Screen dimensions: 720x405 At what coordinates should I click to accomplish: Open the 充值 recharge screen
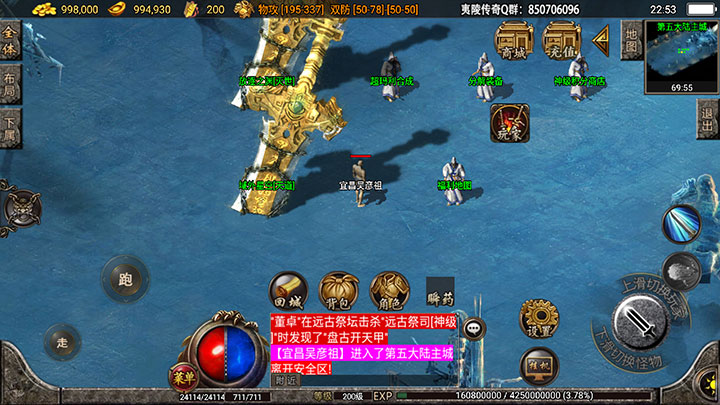[561, 42]
